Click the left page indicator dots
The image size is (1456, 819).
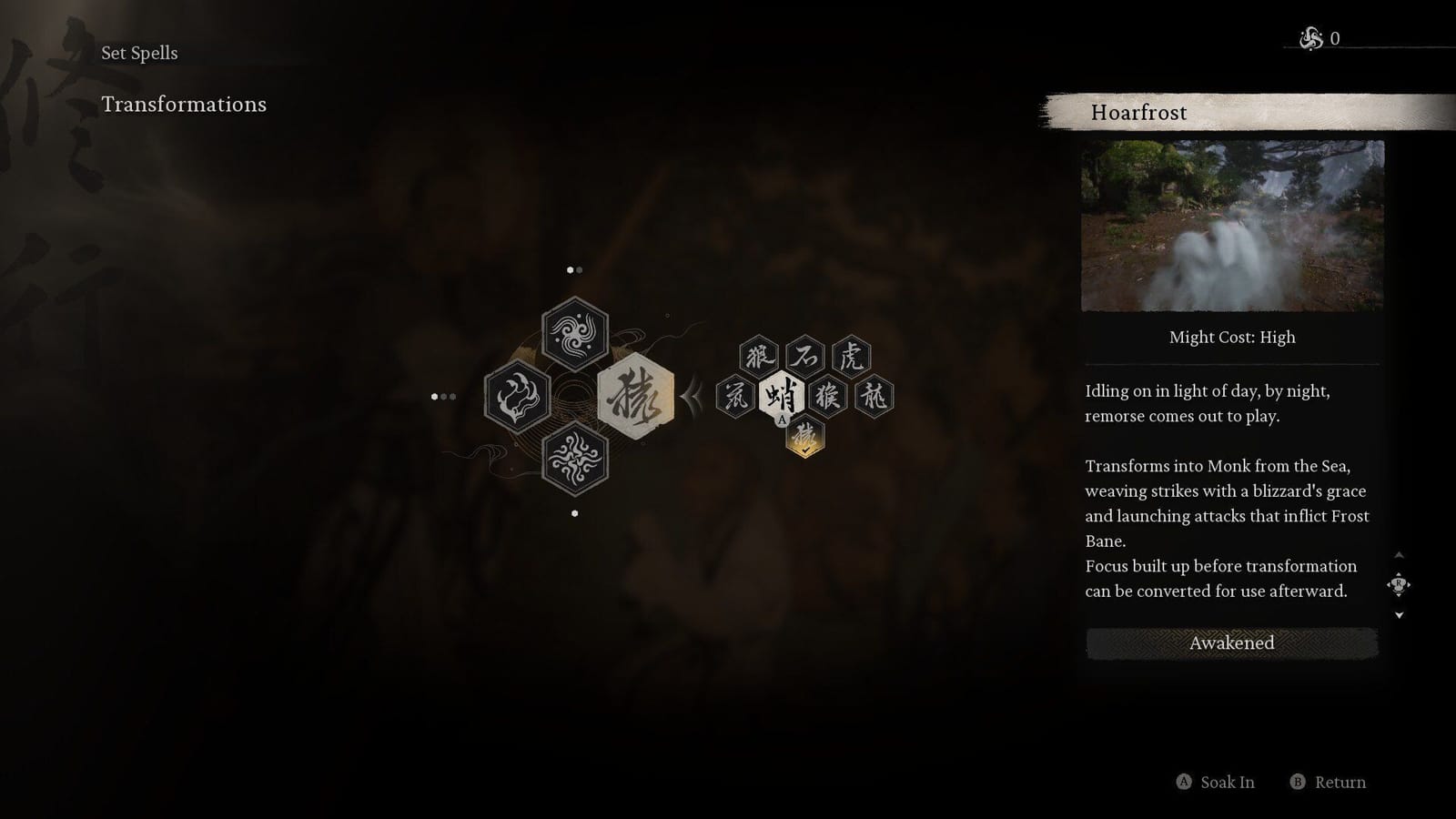coord(443,396)
